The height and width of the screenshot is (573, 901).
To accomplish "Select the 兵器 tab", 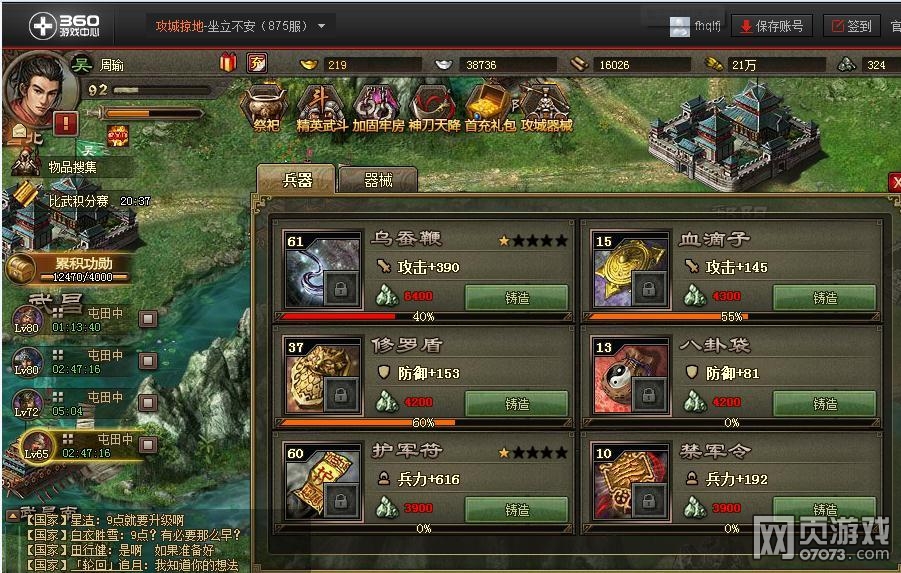I will coord(298,180).
